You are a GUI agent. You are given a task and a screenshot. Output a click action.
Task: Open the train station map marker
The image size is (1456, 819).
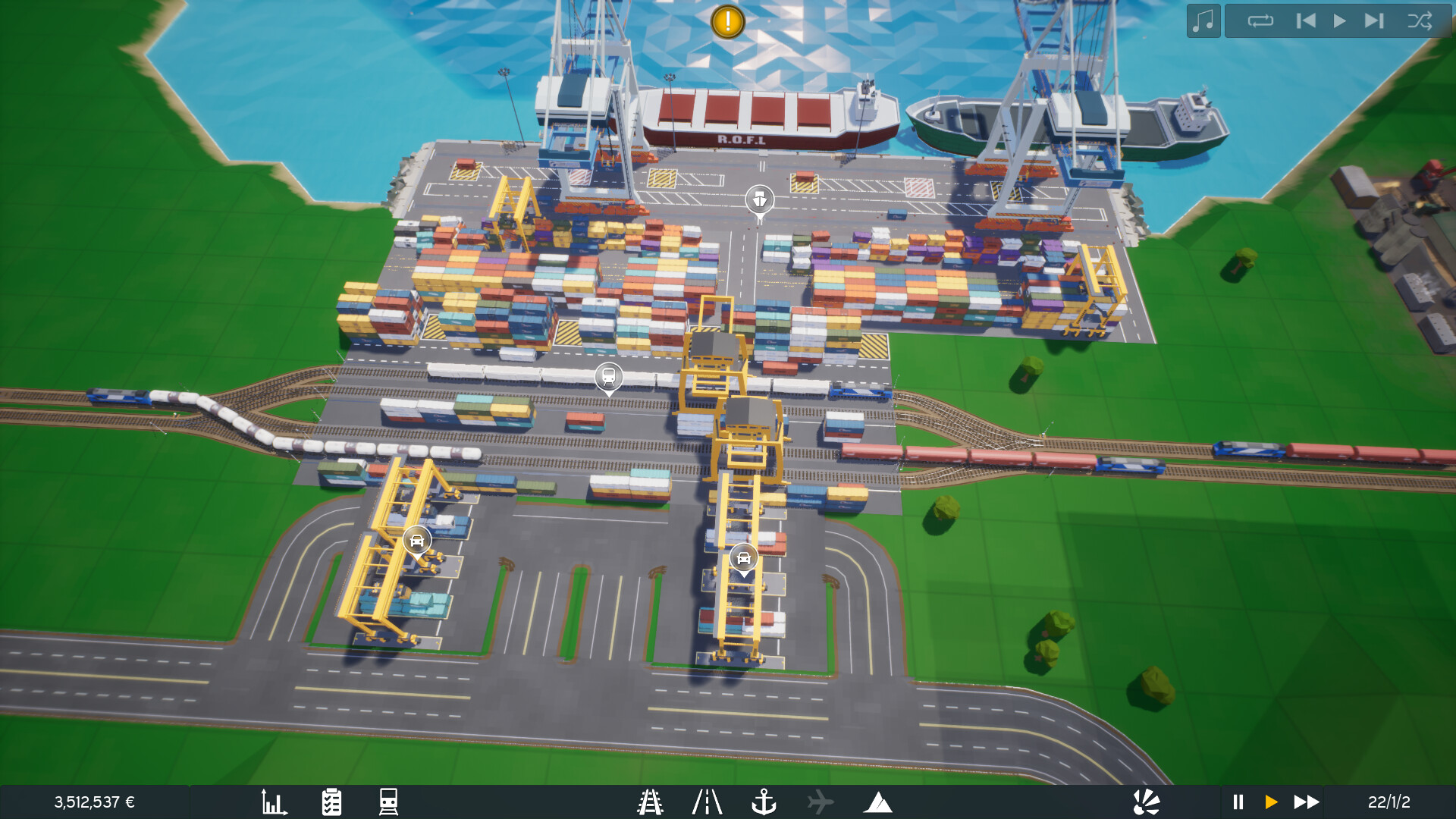tap(608, 376)
